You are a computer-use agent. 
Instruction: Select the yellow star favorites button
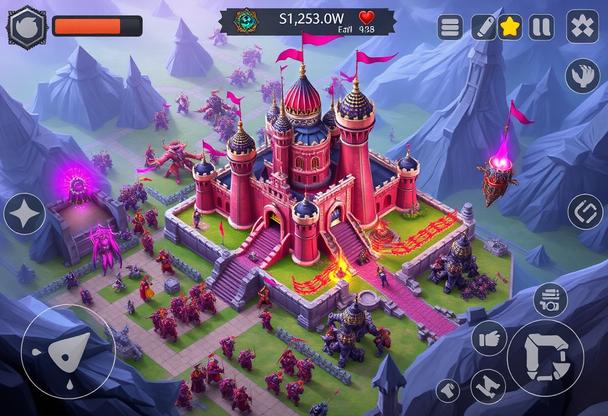510,27
